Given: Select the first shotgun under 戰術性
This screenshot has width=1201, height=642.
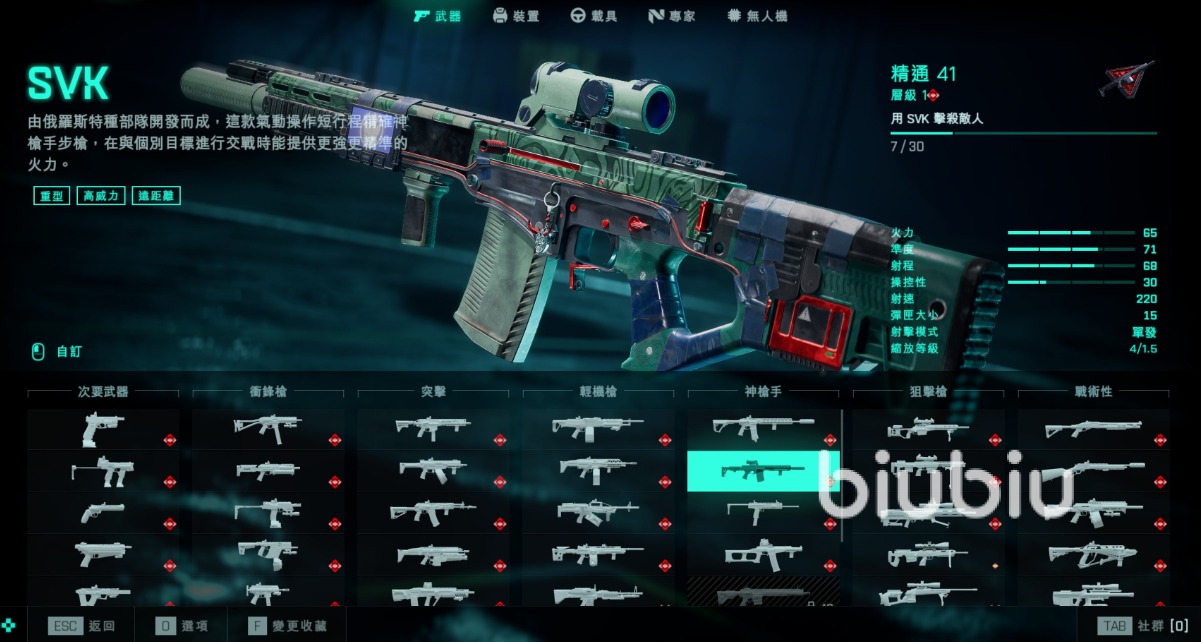Looking at the screenshot, I should click(x=1093, y=429).
